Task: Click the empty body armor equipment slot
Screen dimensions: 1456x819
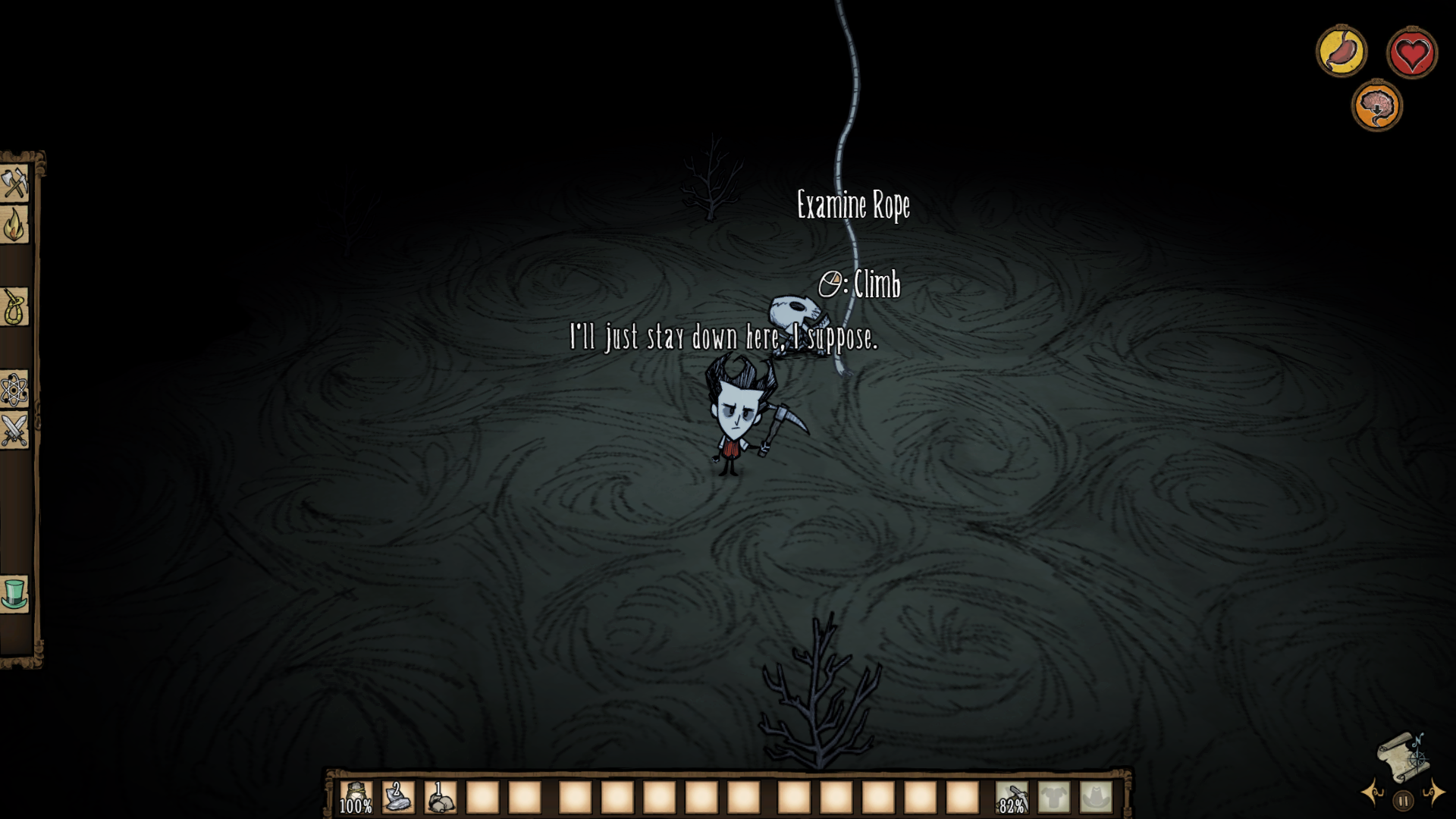Action: click(1056, 798)
